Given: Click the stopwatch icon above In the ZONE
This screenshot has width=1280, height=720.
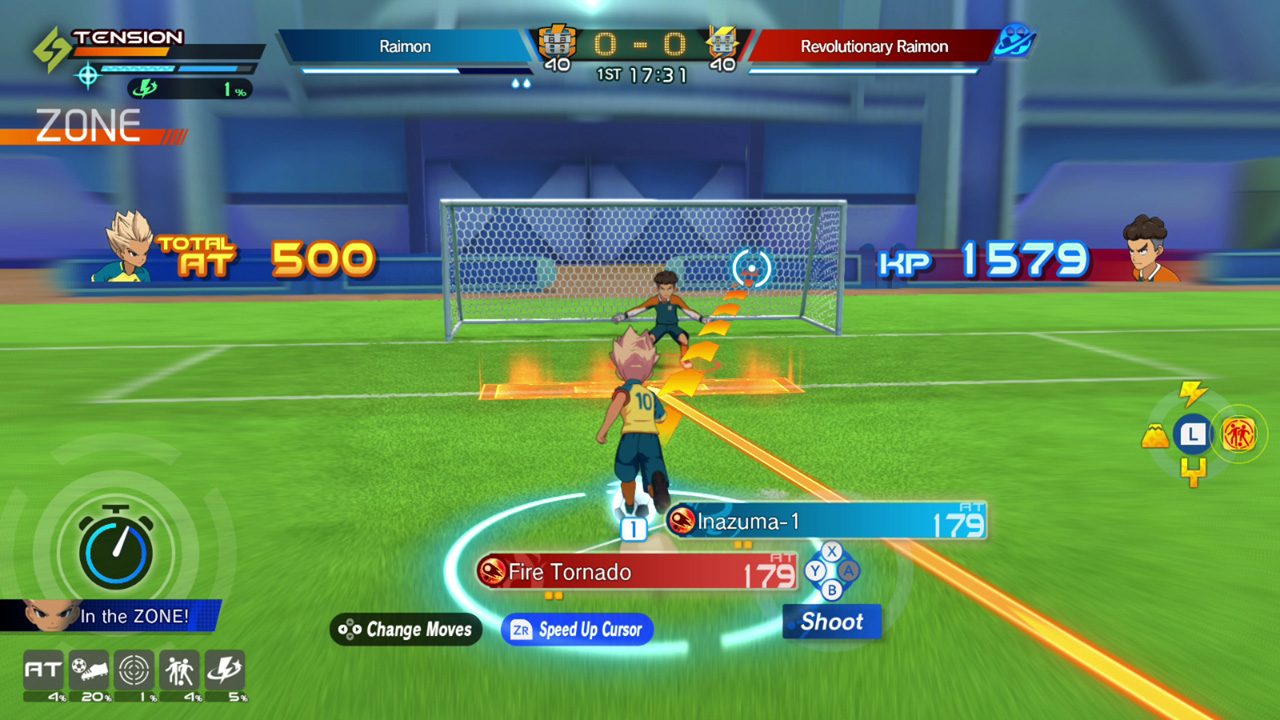Looking at the screenshot, I should pyautogui.click(x=113, y=552).
